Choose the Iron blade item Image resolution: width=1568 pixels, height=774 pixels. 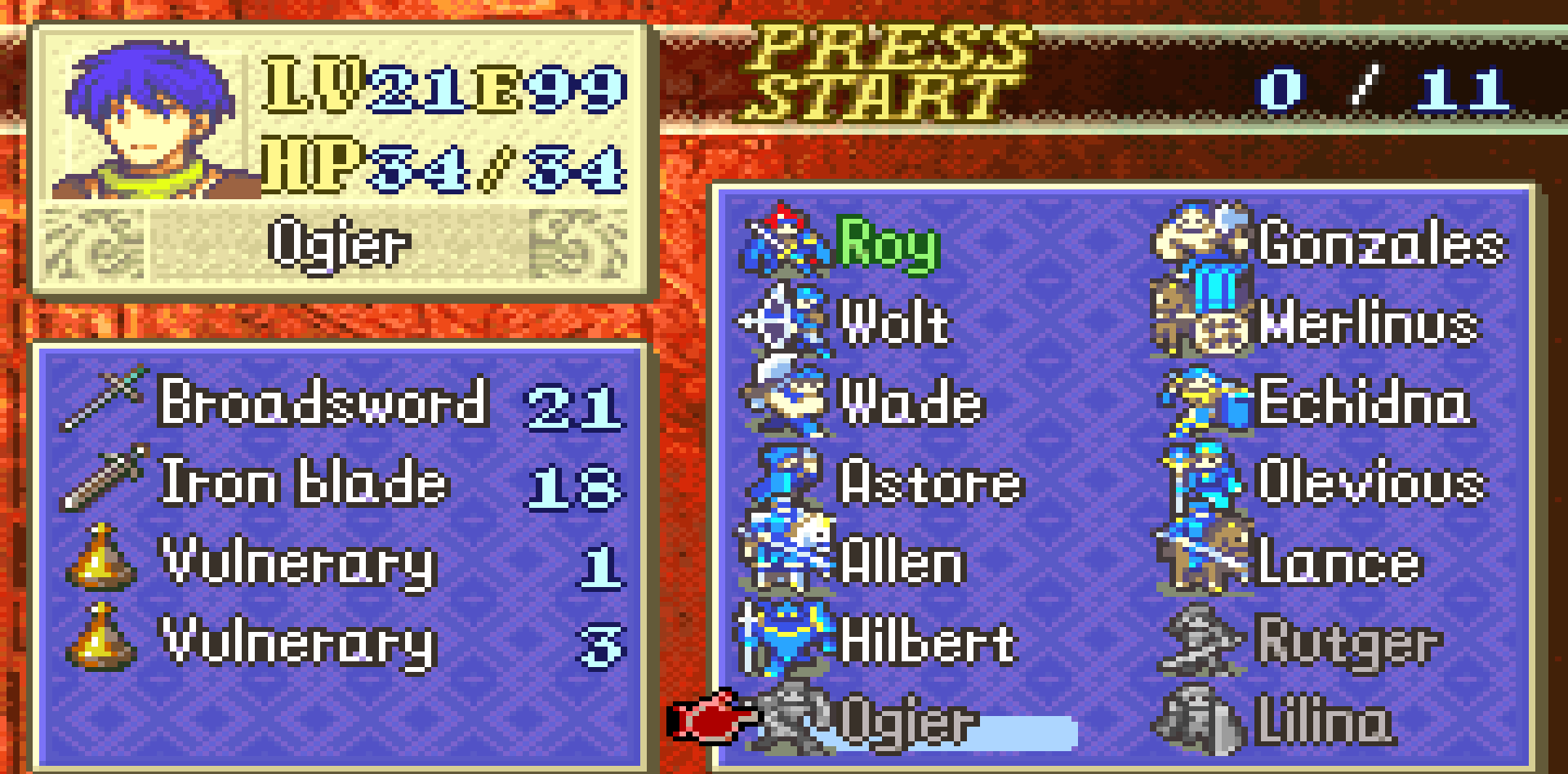(304, 482)
